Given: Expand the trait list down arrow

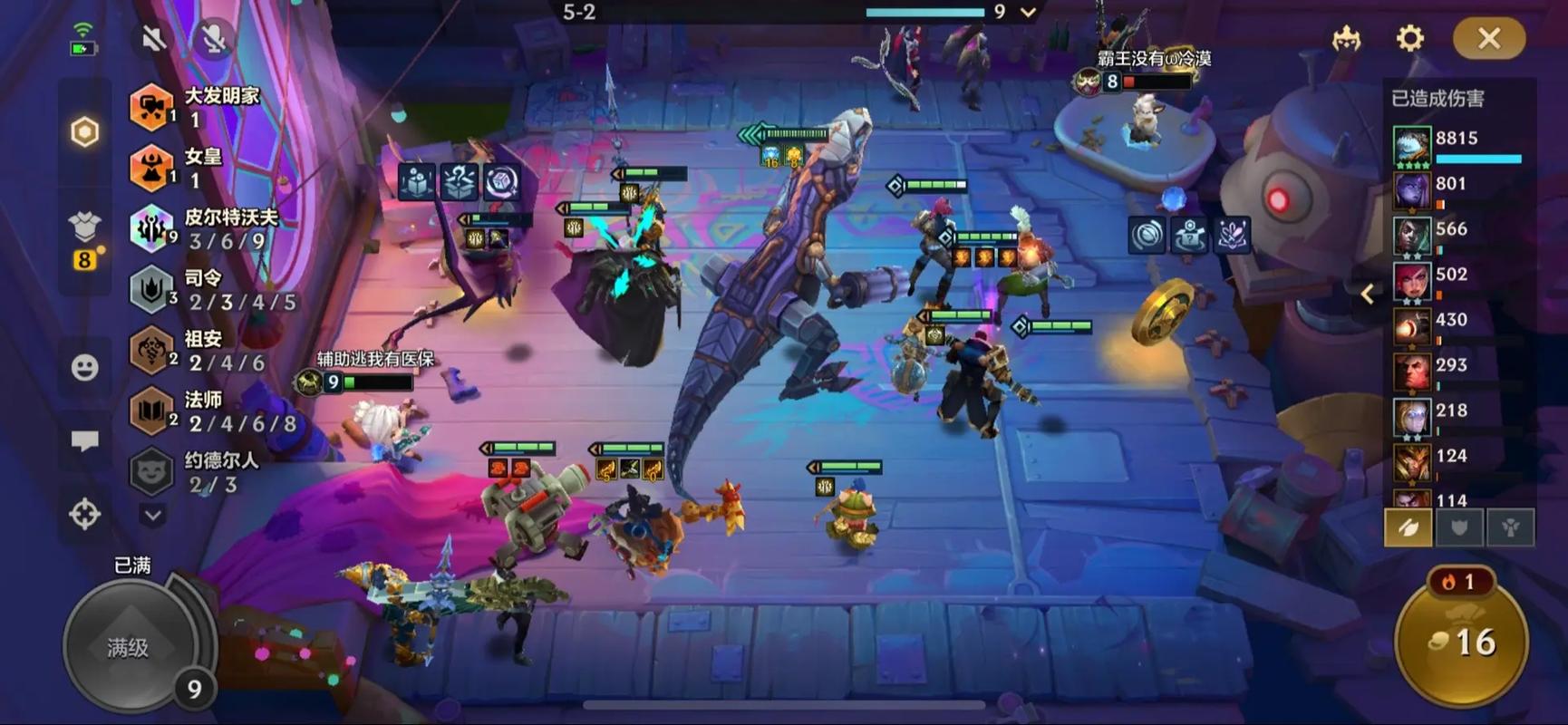Looking at the screenshot, I should tap(152, 516).
